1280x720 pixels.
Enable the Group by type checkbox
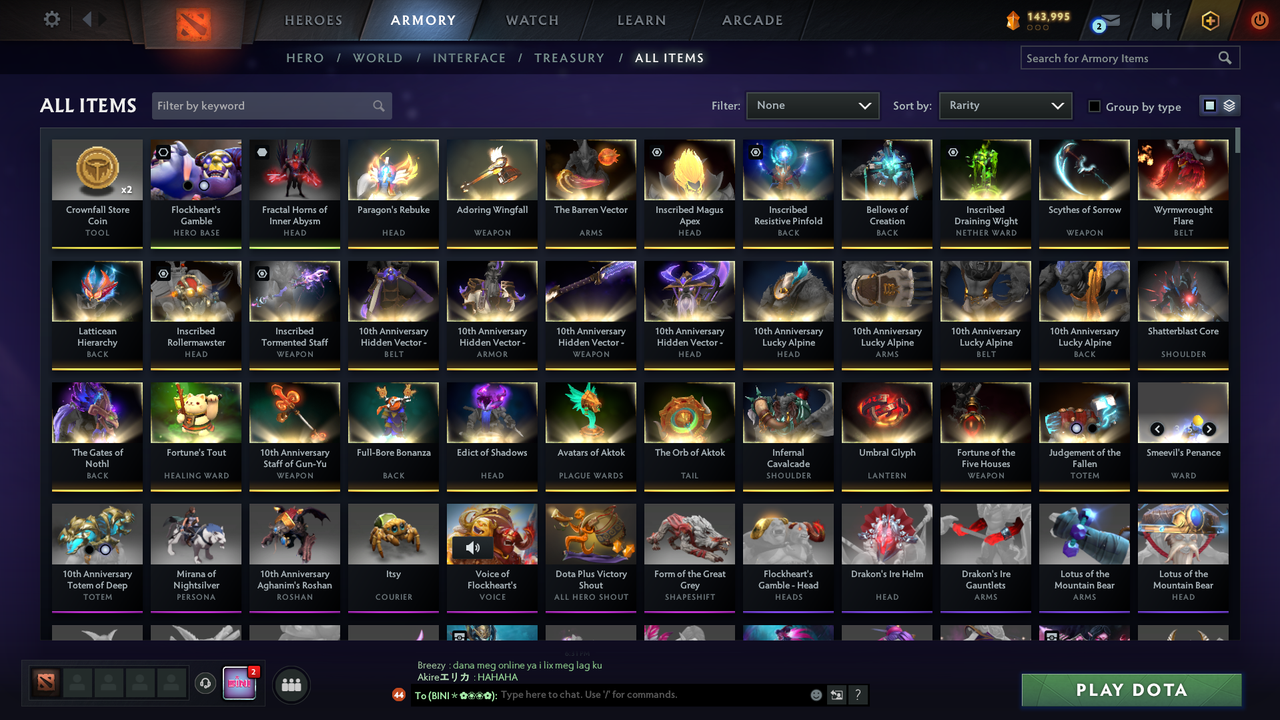tap(1093, 106)
